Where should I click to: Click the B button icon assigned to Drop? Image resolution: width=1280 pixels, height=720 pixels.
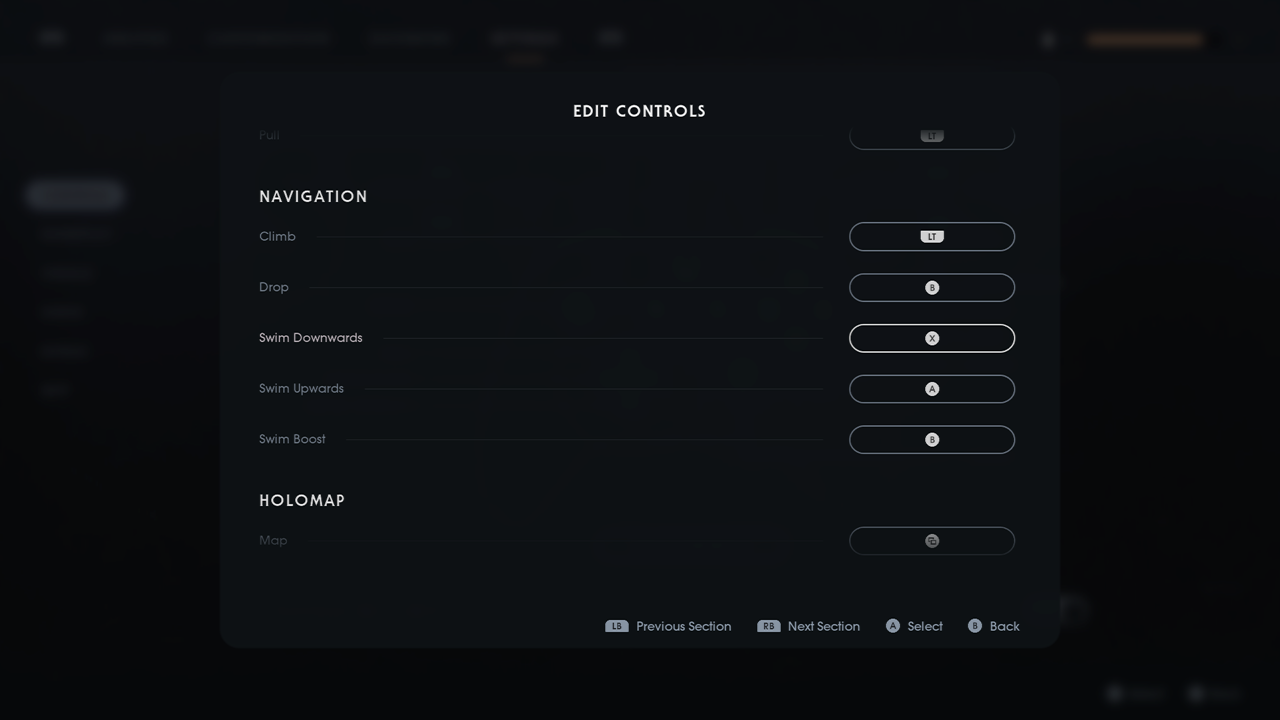coord(931,287)
